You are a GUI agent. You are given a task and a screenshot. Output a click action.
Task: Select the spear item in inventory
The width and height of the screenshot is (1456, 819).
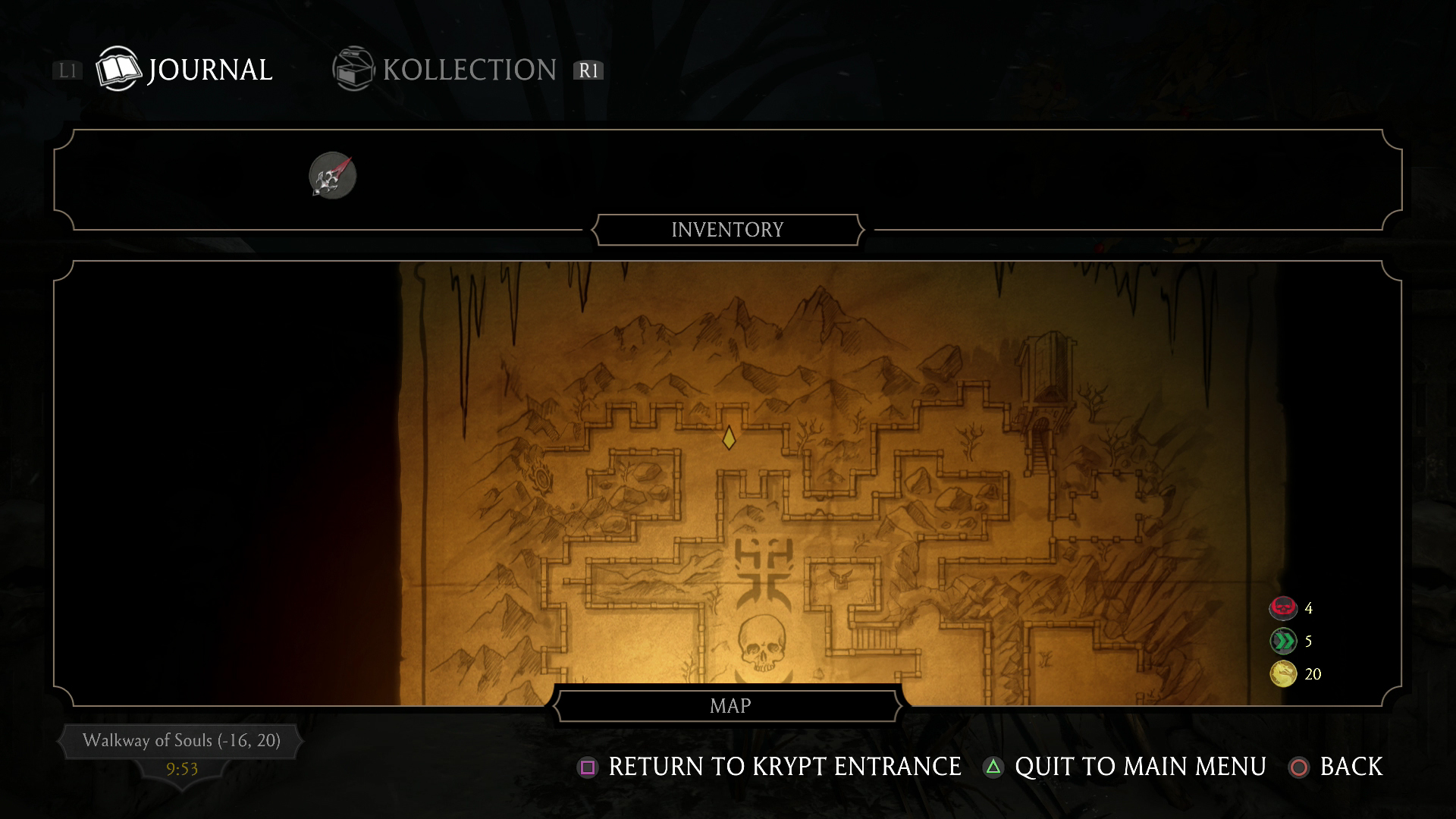(x=332, y=176)
